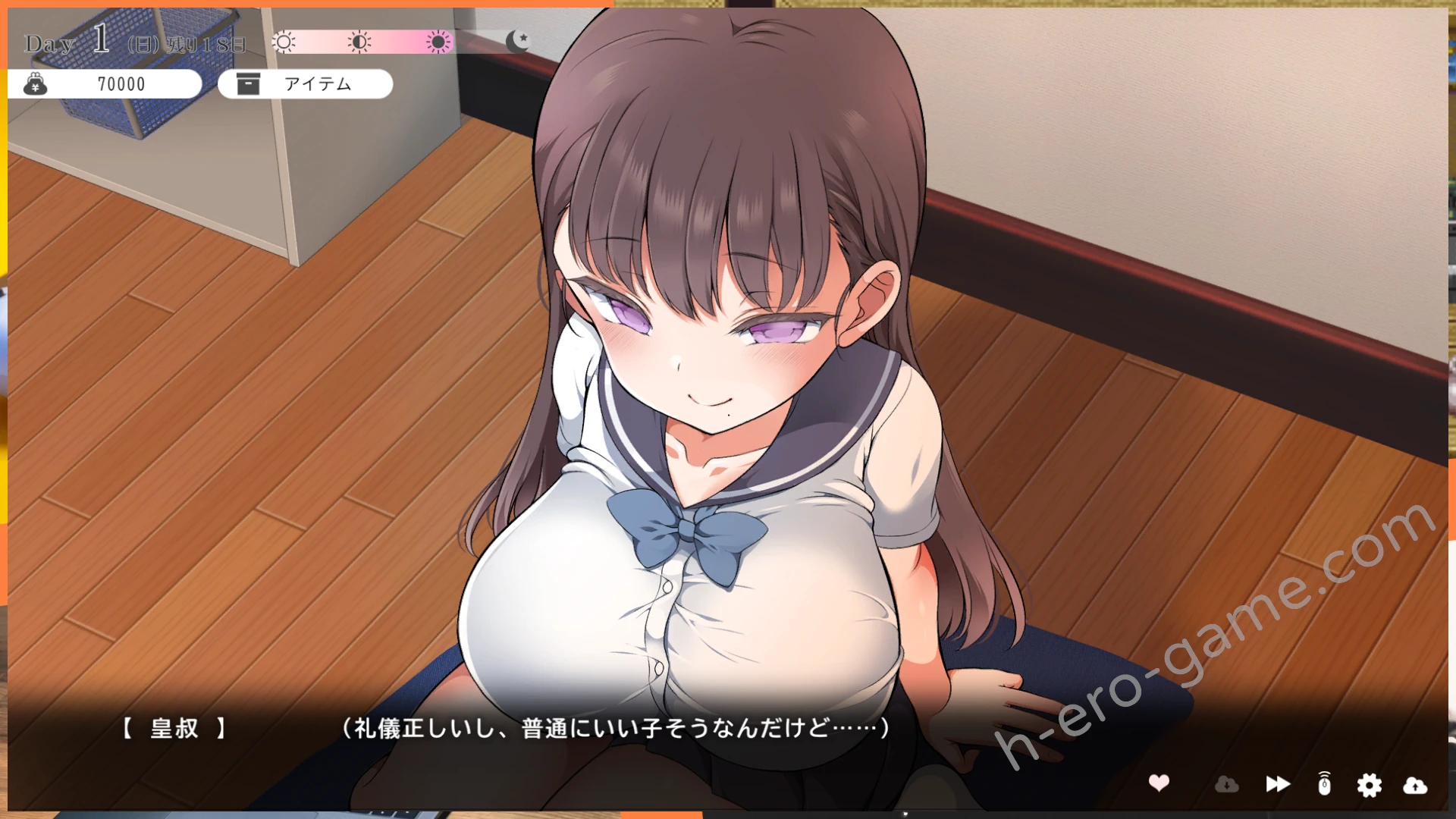Click the cloud upload save icon
The width and height of the screenshot is (1456, 819).
(x=1415, y=785)
